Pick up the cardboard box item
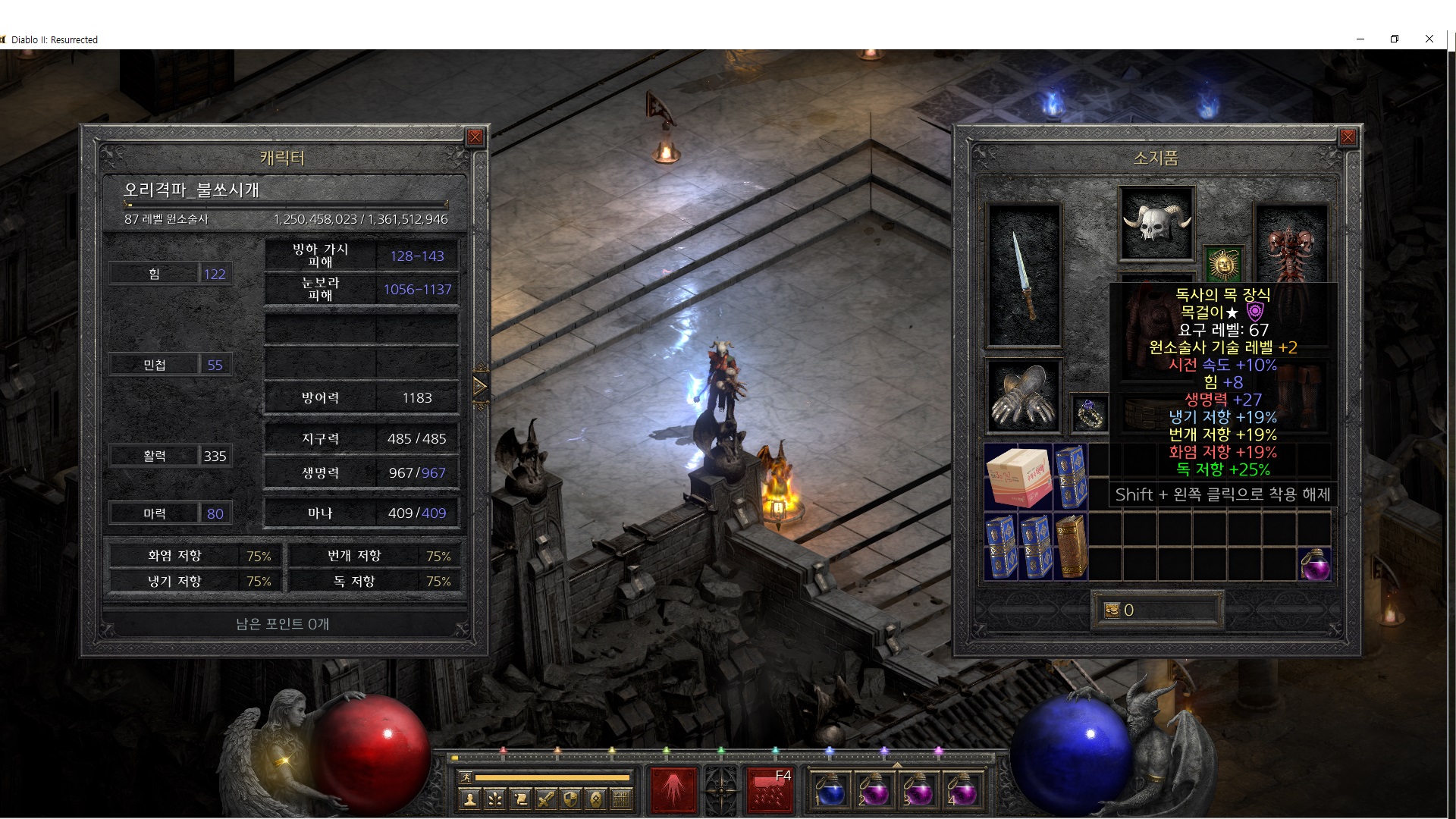 1018,476
